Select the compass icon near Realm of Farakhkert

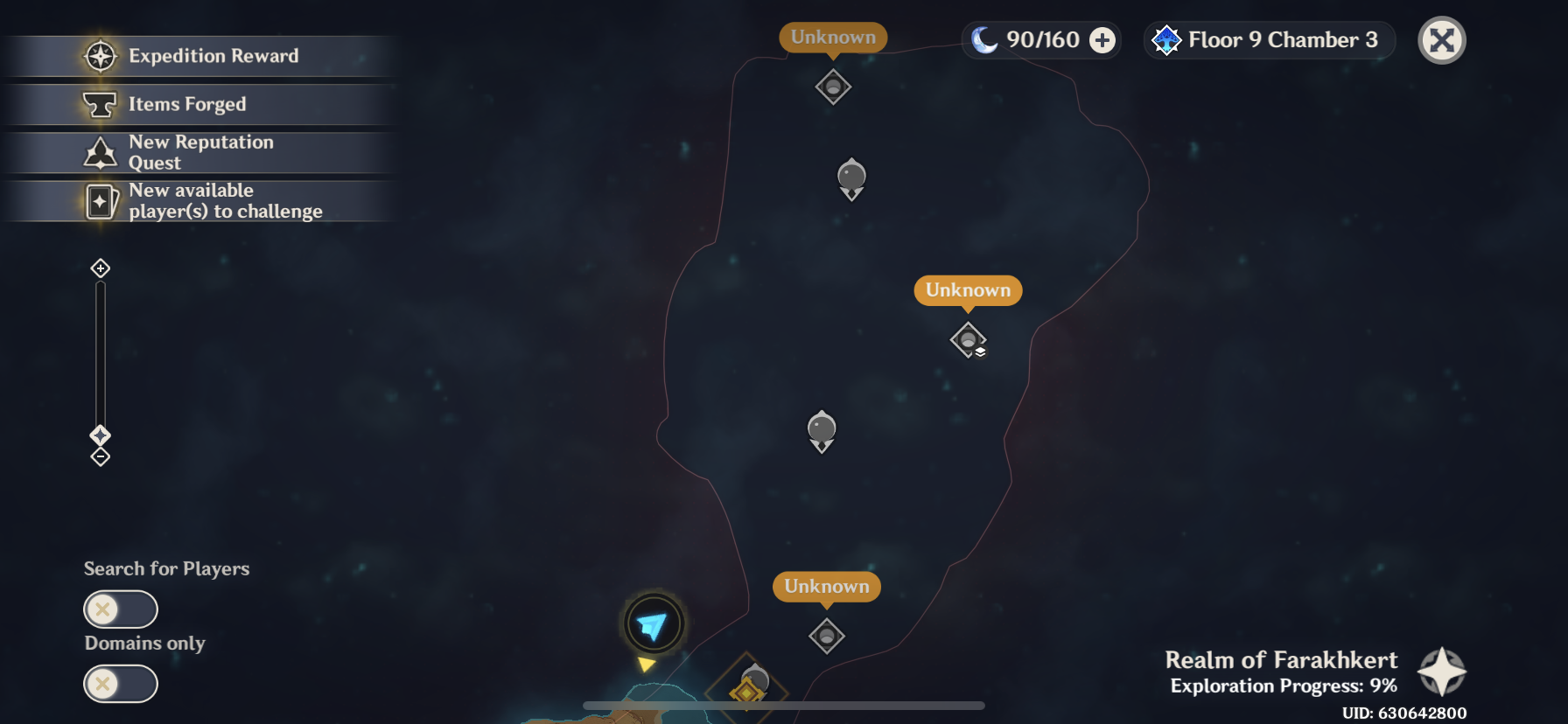1442,672
